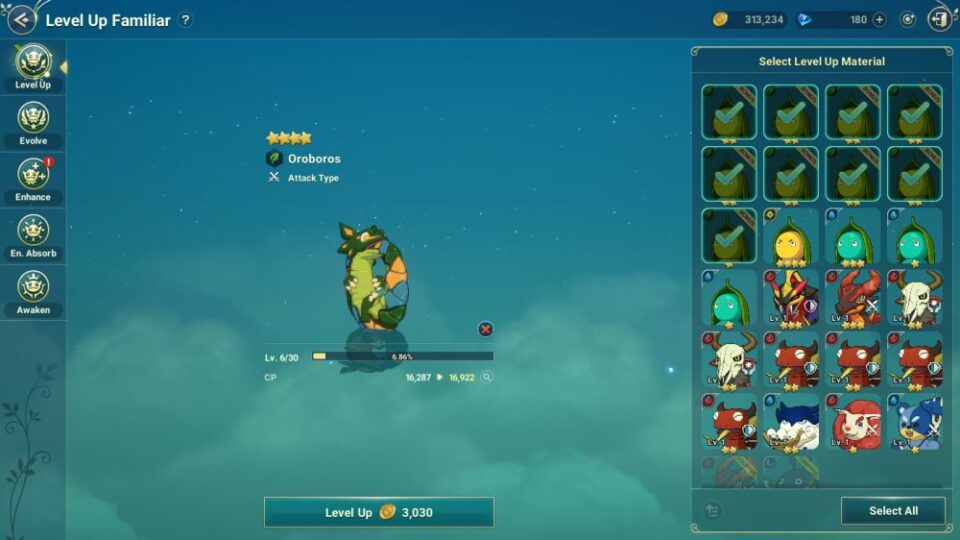960x540 pixels.
Task: Pick the red three-star dragon familiar material
Action: click(853, 298)
